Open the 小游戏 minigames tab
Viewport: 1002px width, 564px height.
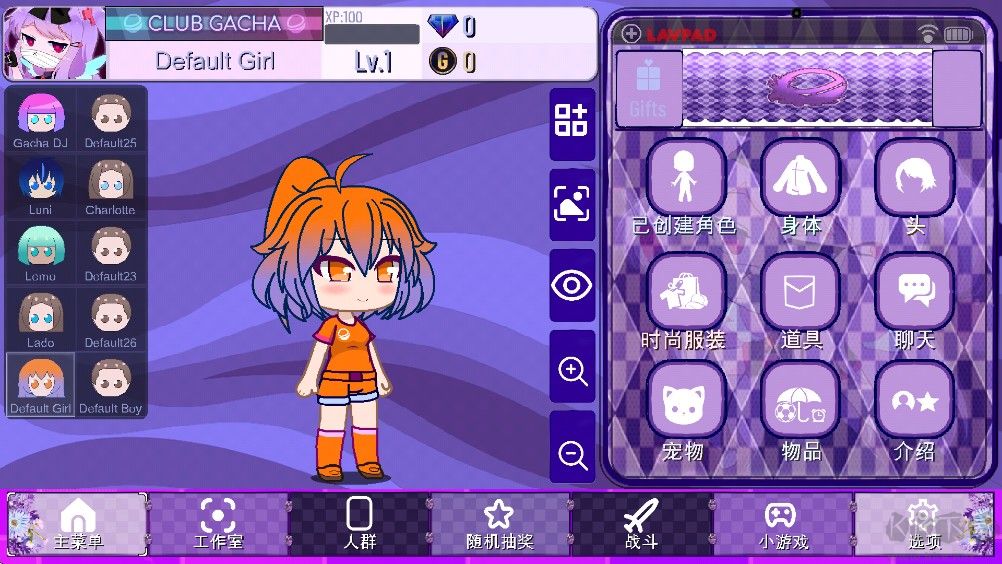(x=782, y=523)
